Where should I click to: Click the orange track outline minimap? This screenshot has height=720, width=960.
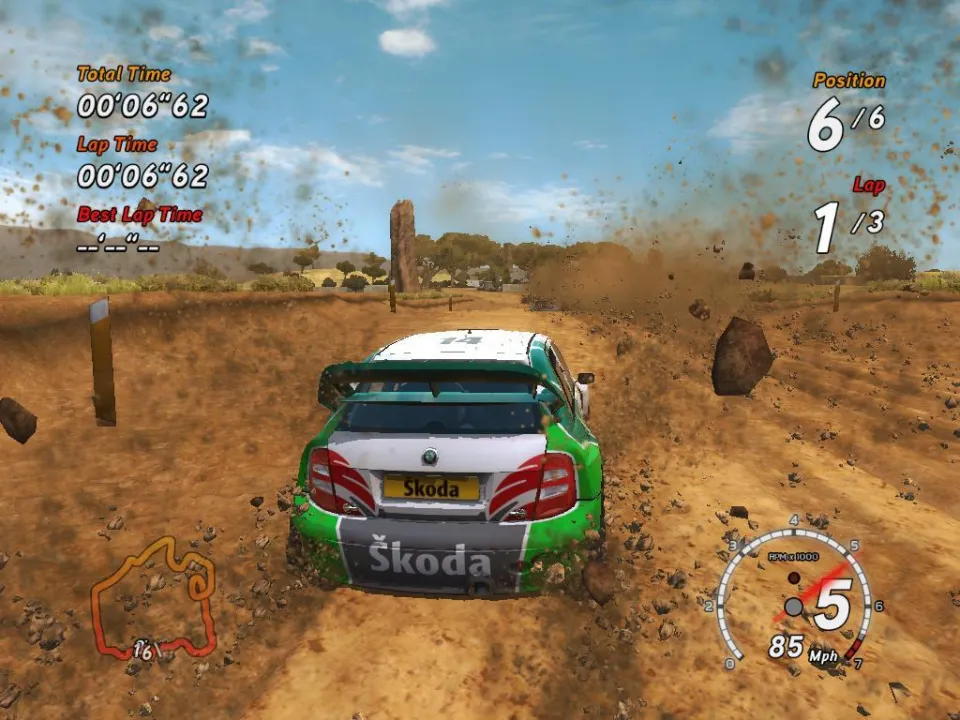(x=154, y=600)
